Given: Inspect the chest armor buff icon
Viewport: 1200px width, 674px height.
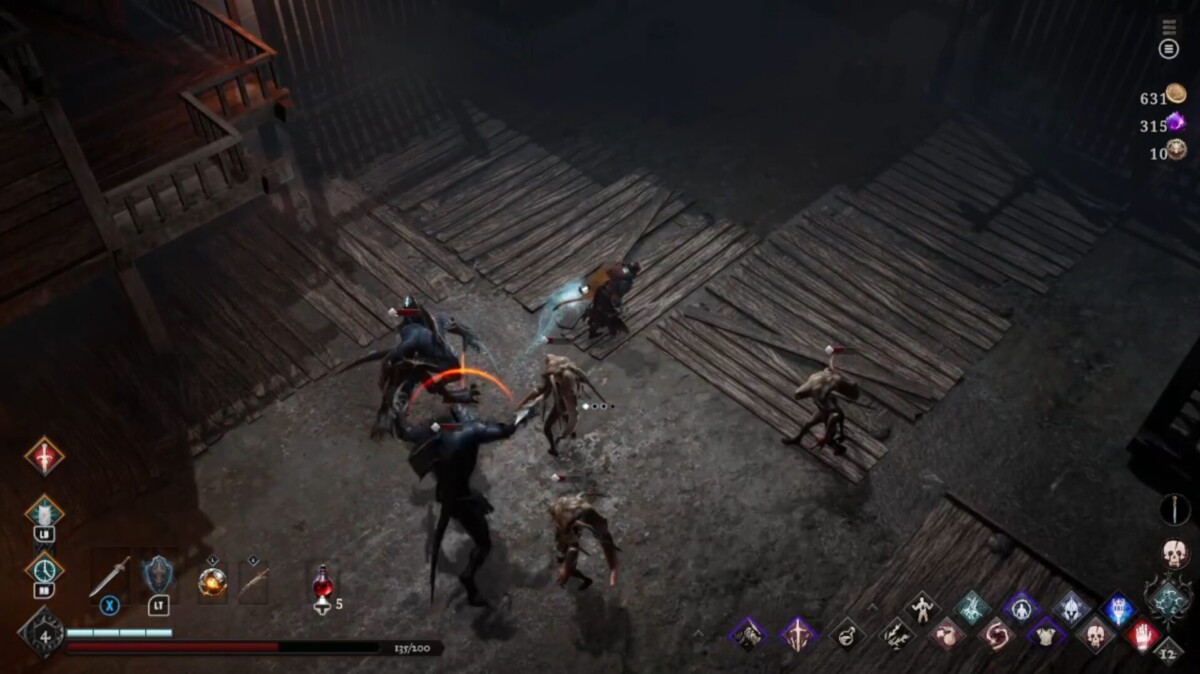Looking at the screenshot, I should pos(1046,634).
